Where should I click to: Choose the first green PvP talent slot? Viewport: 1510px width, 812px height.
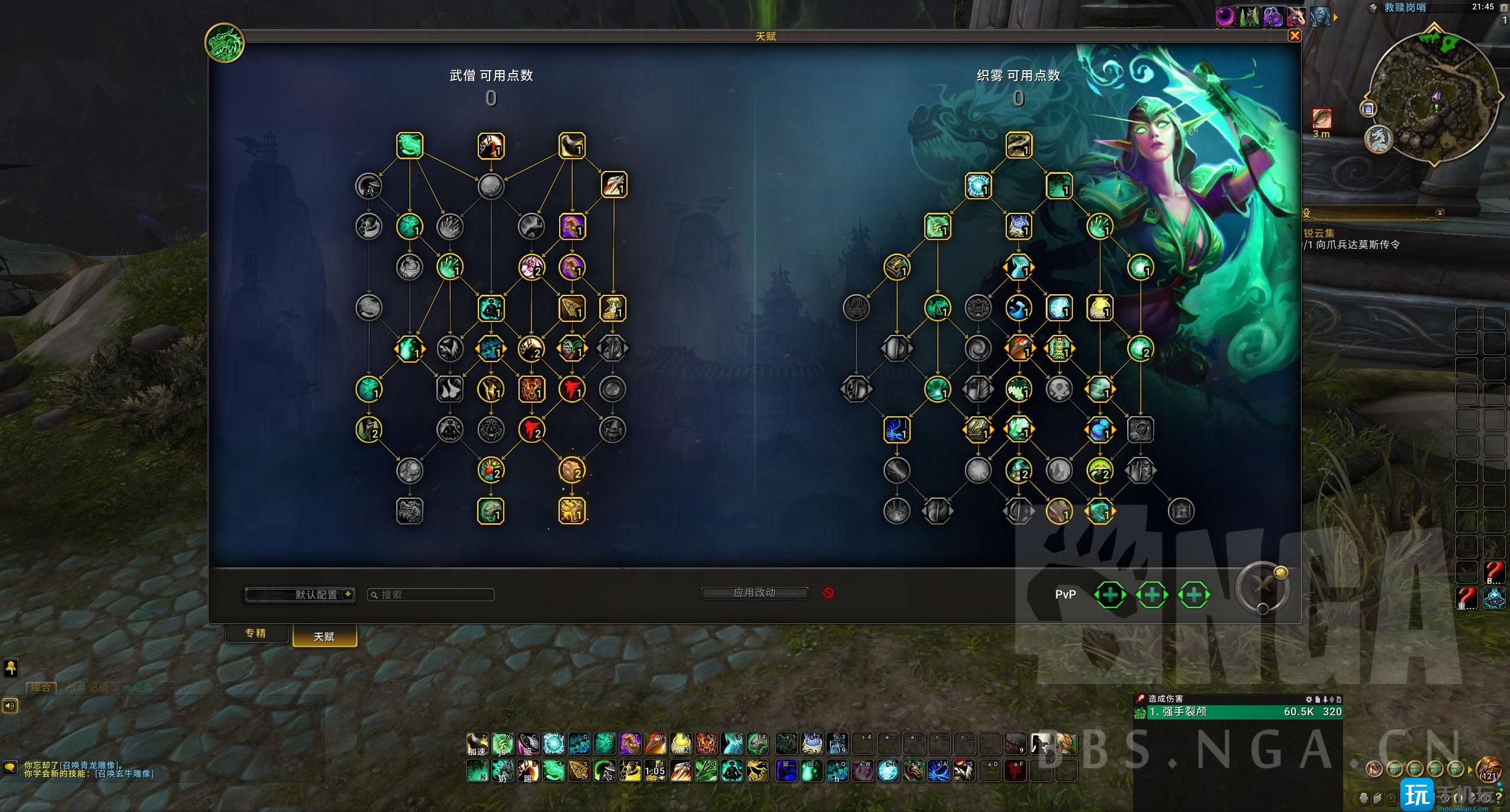coord(1109,594)
